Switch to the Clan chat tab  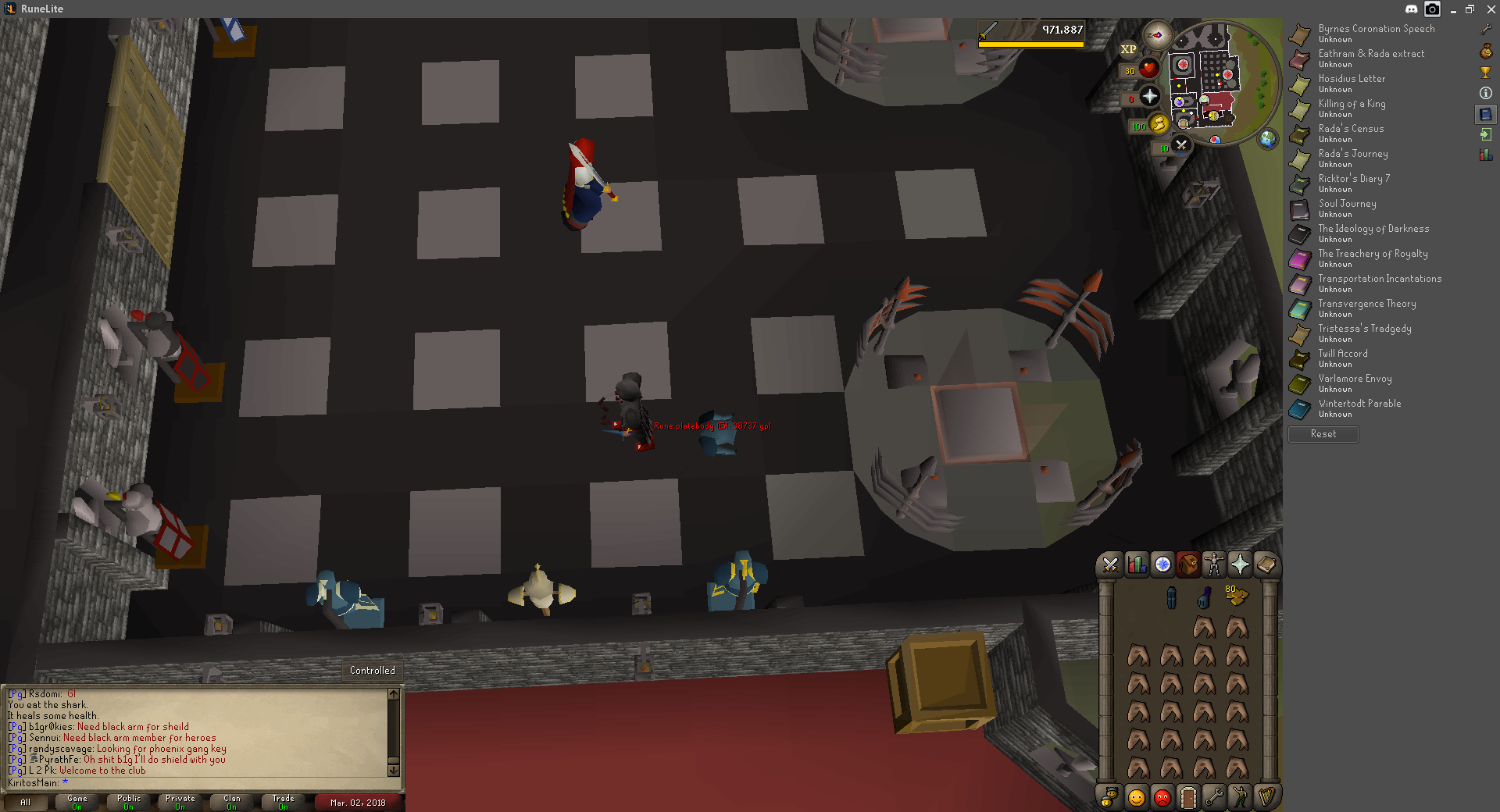(x=231, y=802)
